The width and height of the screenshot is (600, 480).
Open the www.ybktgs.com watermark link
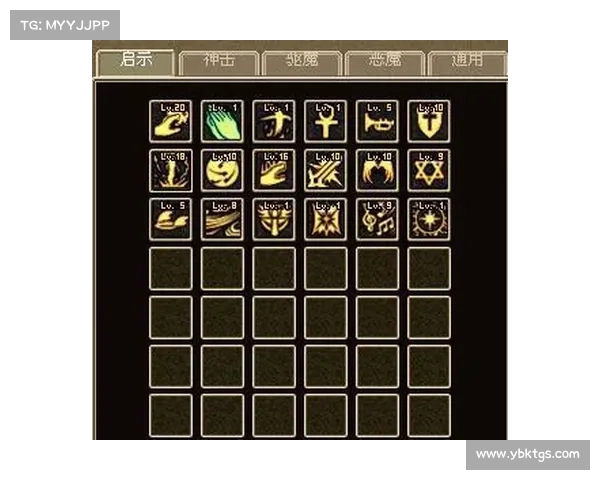[x=527, y=454]
